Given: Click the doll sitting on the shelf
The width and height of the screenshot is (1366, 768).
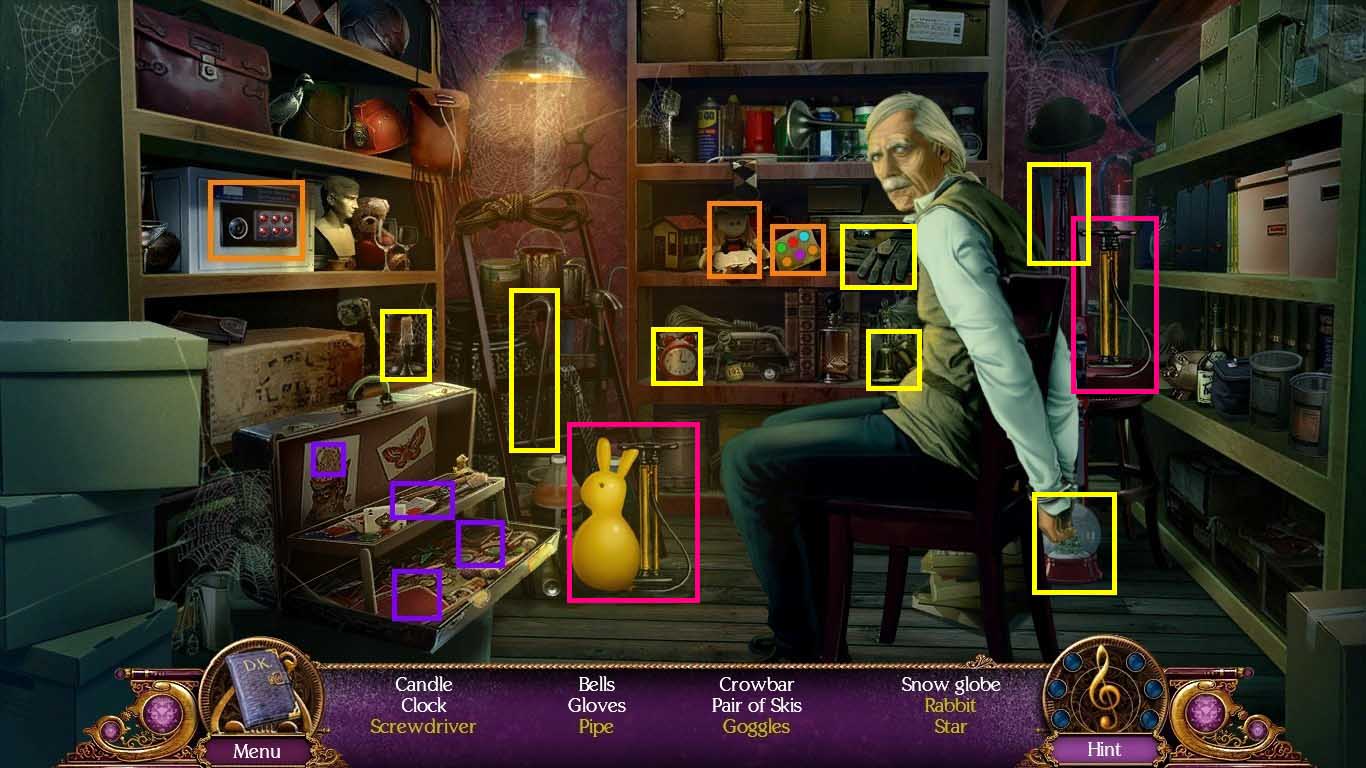Looking at the screenshot, I should (x=737, y=237).
